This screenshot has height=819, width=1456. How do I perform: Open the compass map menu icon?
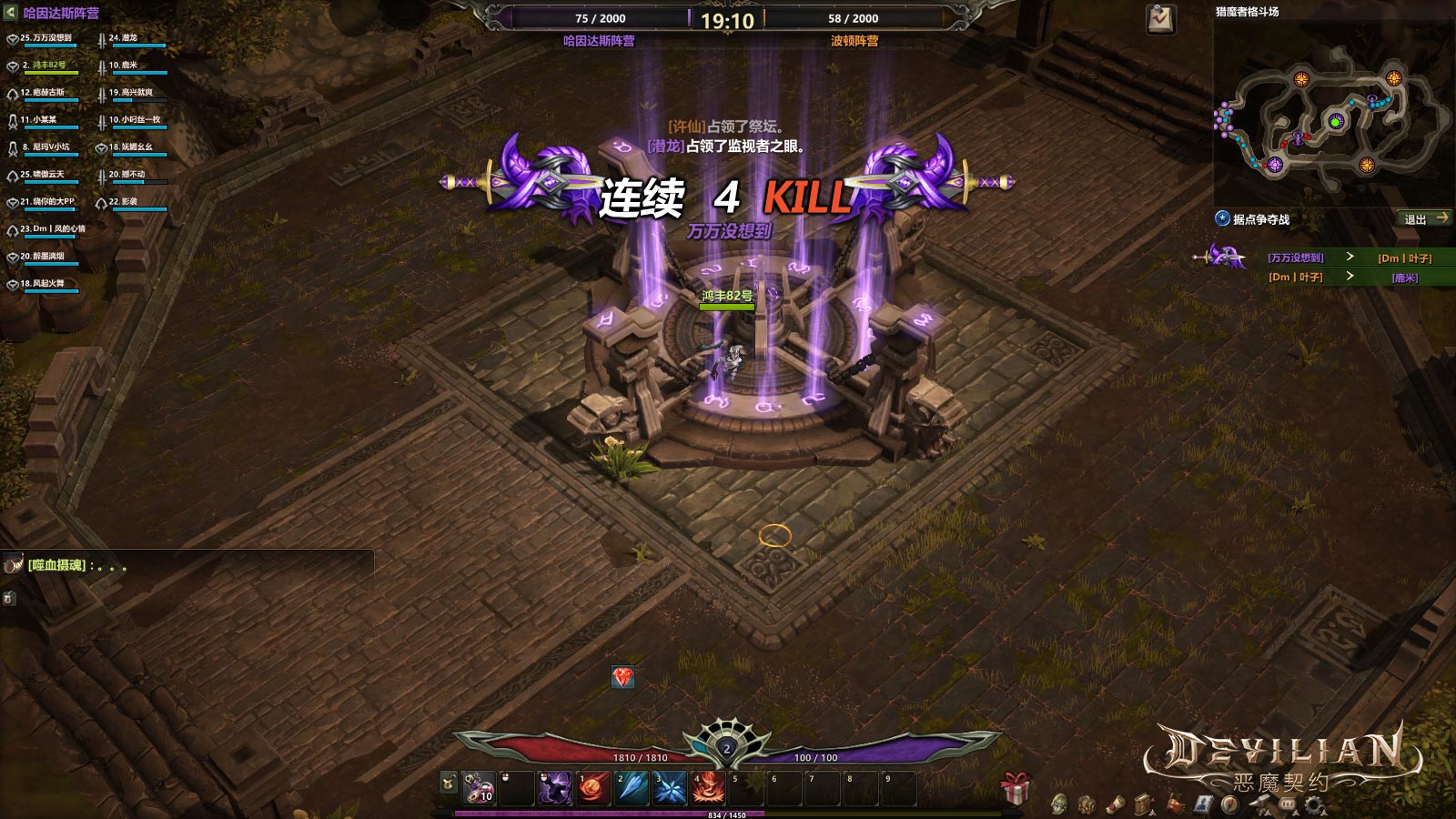point(1229,804)
